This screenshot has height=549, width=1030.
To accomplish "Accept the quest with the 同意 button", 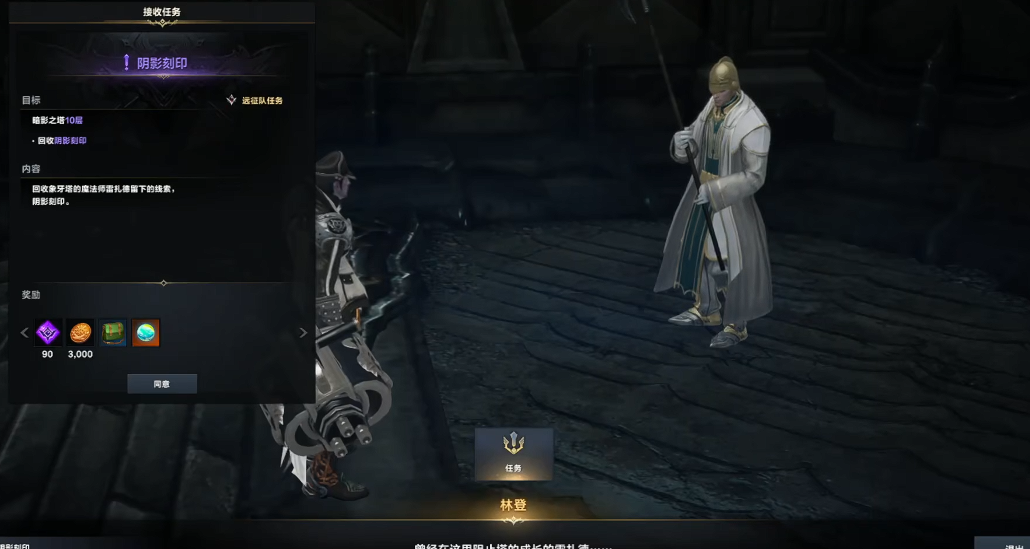I will click(162, 384).
